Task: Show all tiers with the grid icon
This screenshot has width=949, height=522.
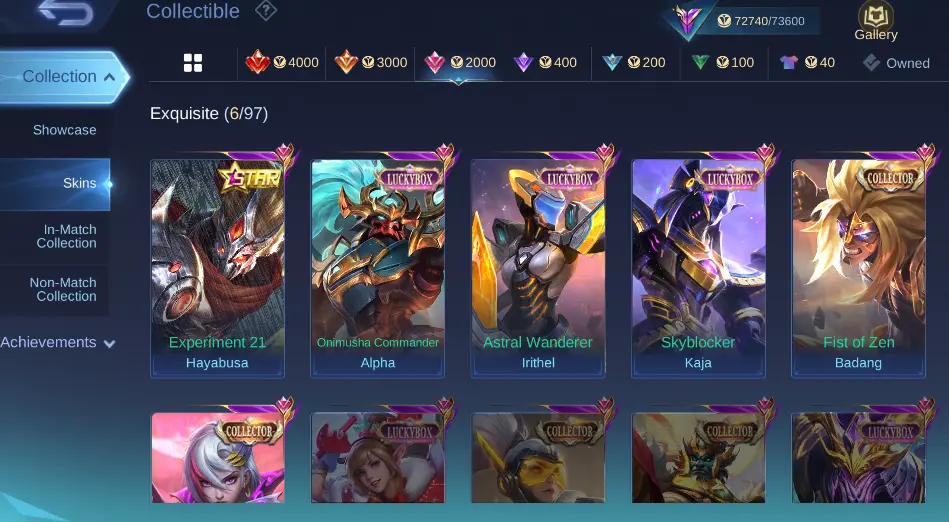Action: coord(193,63)
